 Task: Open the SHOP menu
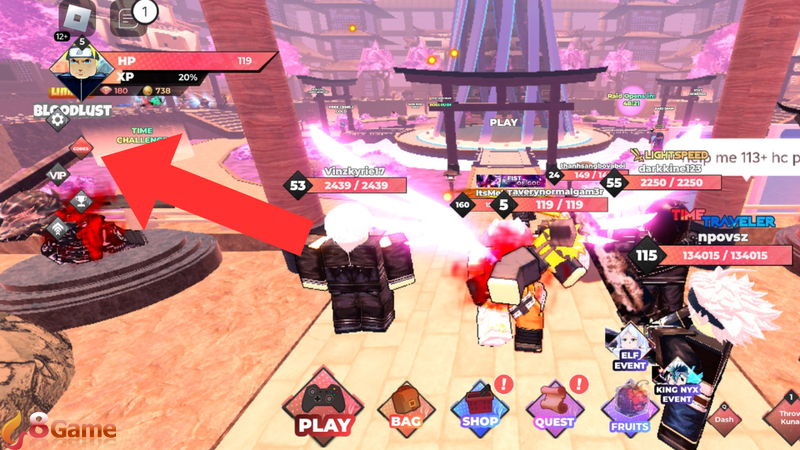(479, 408)
